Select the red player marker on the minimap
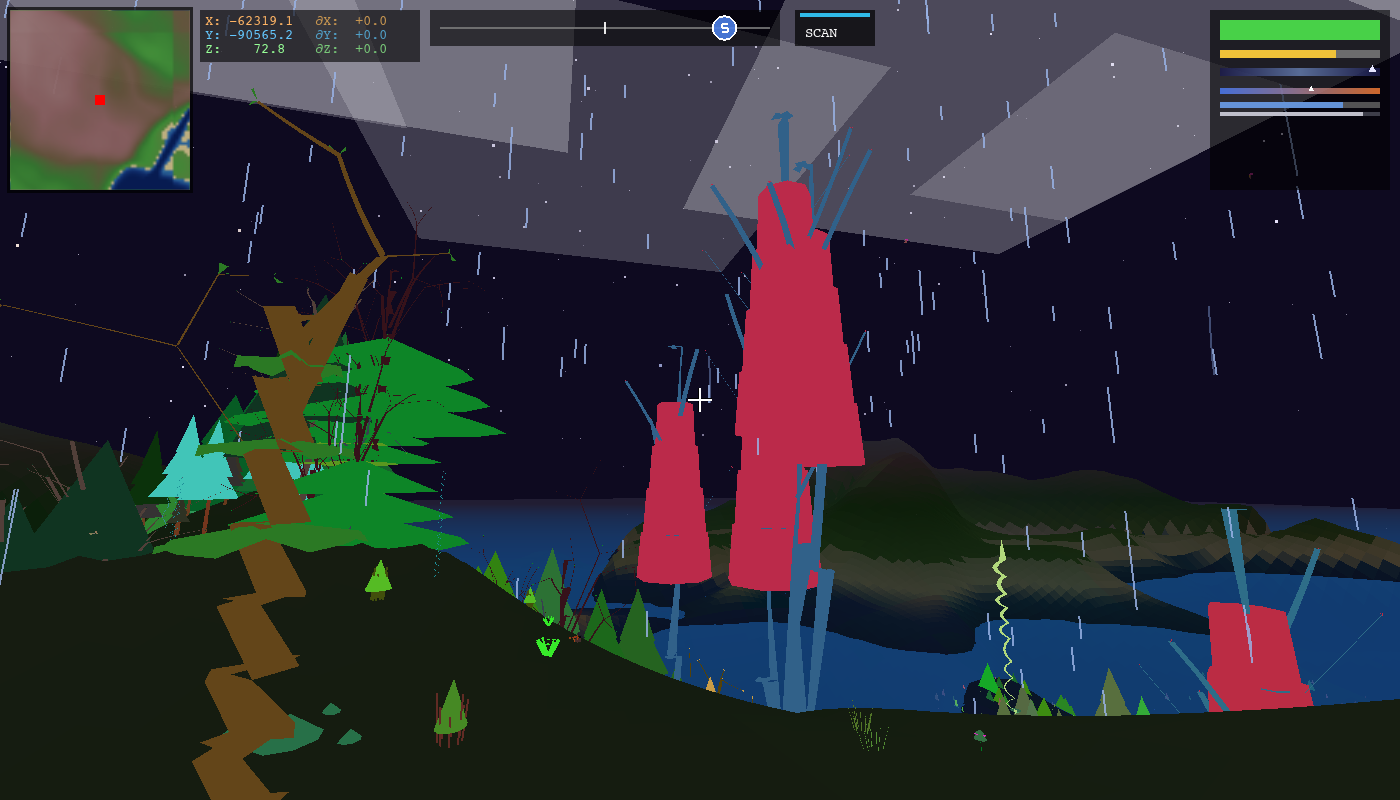The width and height of the screenshot is (1400, 800). click(x=99, y=100)
